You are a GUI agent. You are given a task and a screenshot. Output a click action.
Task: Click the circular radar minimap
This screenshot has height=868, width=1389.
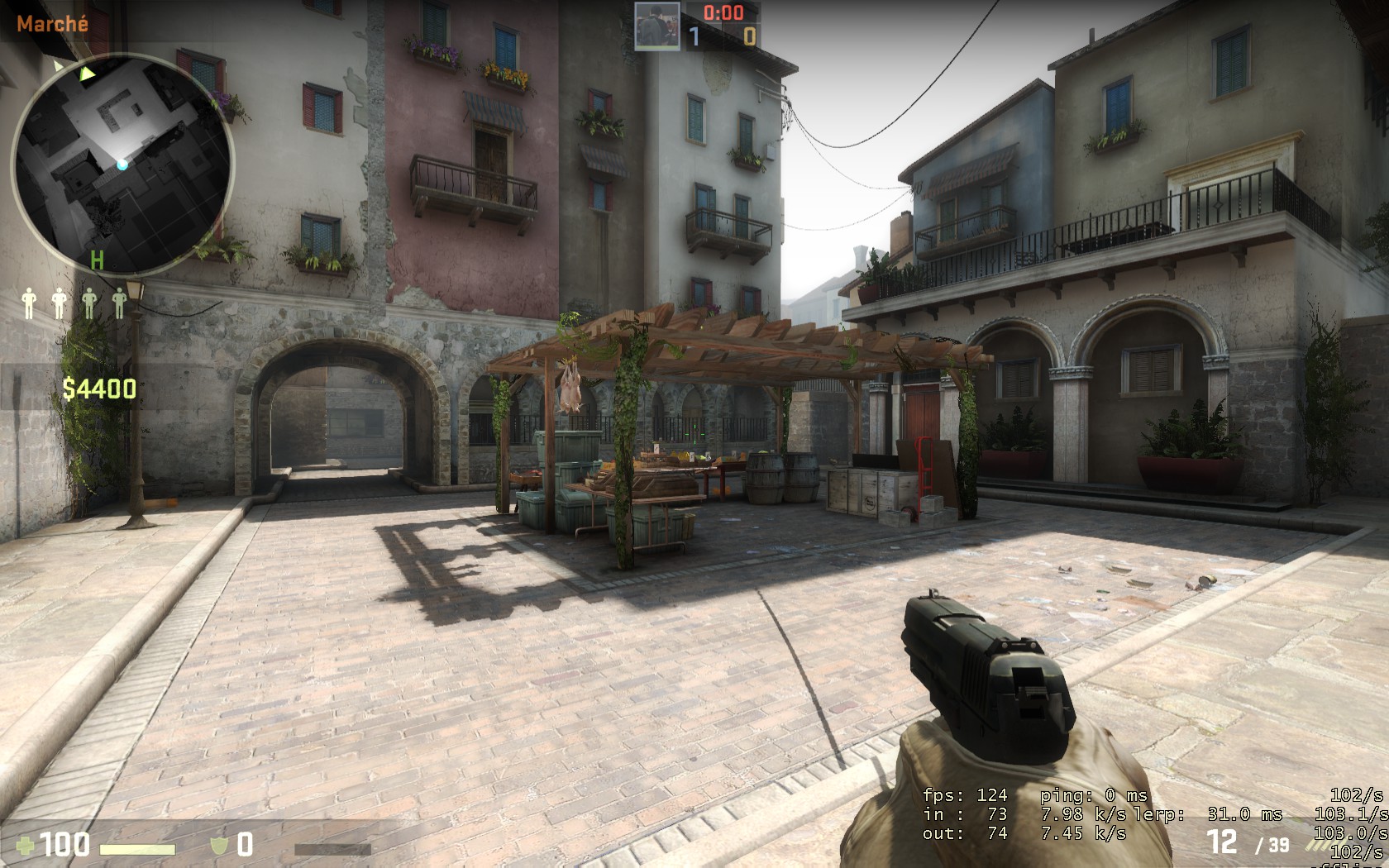(122, 164)
